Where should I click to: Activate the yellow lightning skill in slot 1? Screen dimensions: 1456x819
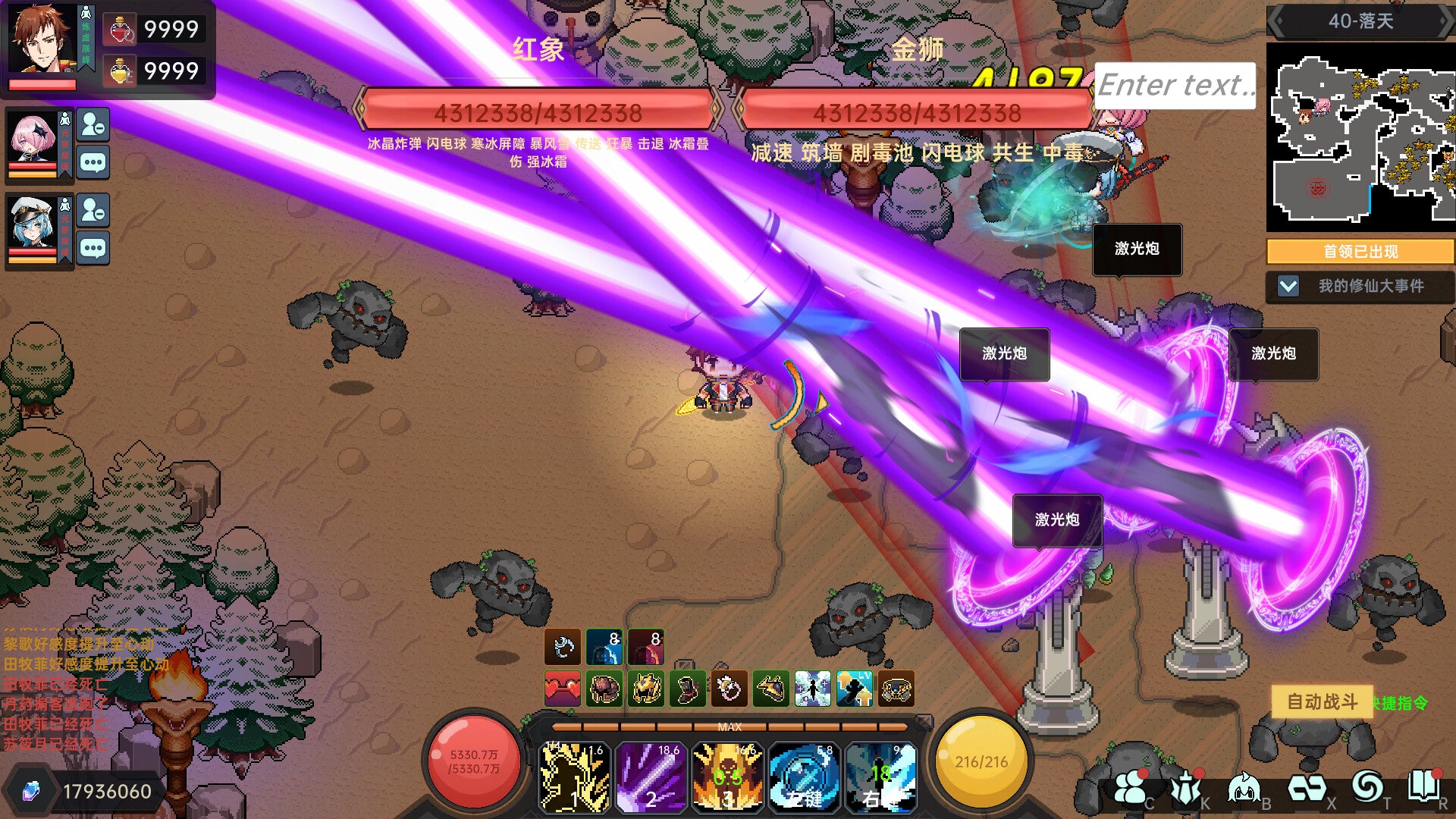574,777
